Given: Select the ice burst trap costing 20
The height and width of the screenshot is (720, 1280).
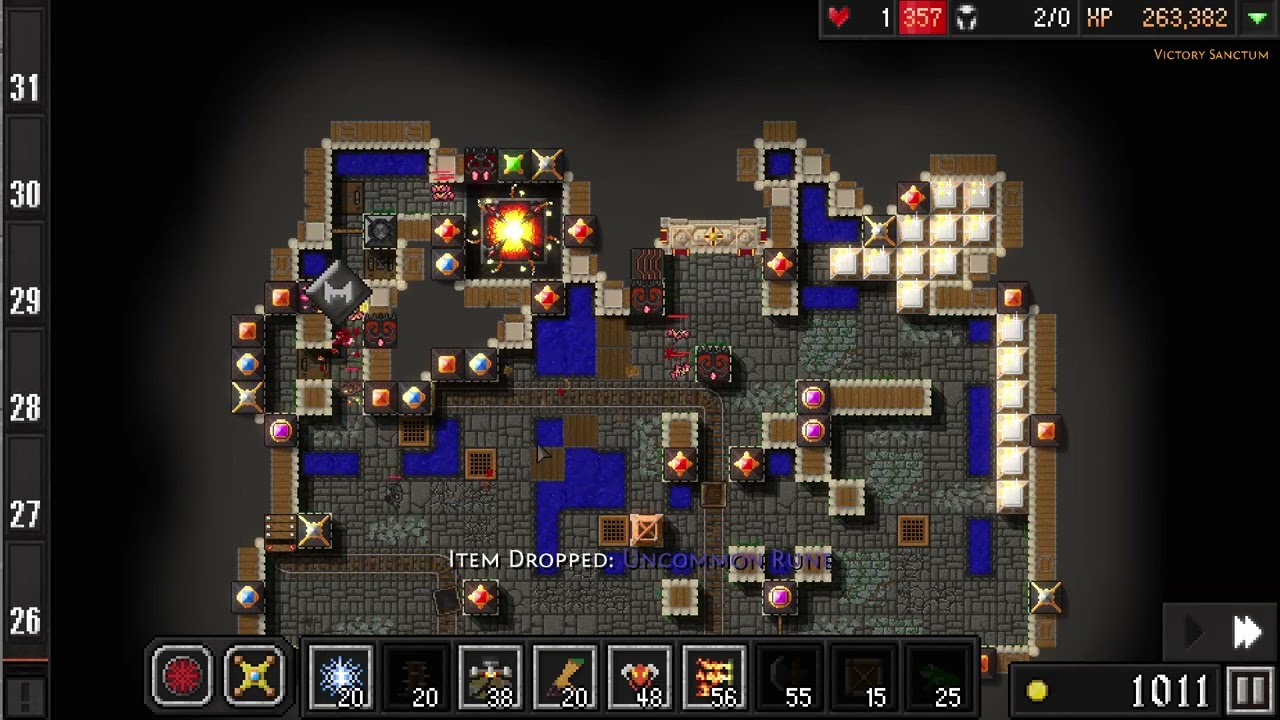Looking at the screenshot, I should coord(341,677).
